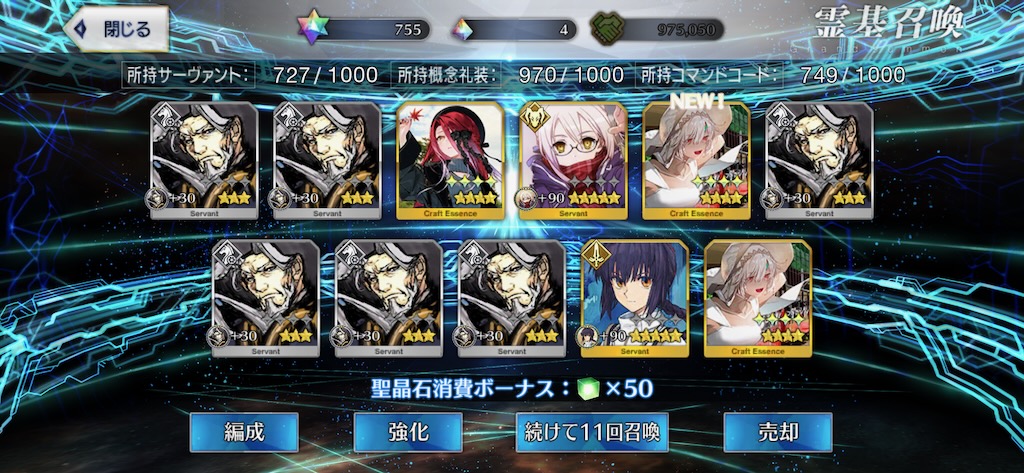Image resolution: width=1024 pixels, height=473 pixels.
Task: Go to the 強化 enhancement menu
Action: click(x=407, y=432)
